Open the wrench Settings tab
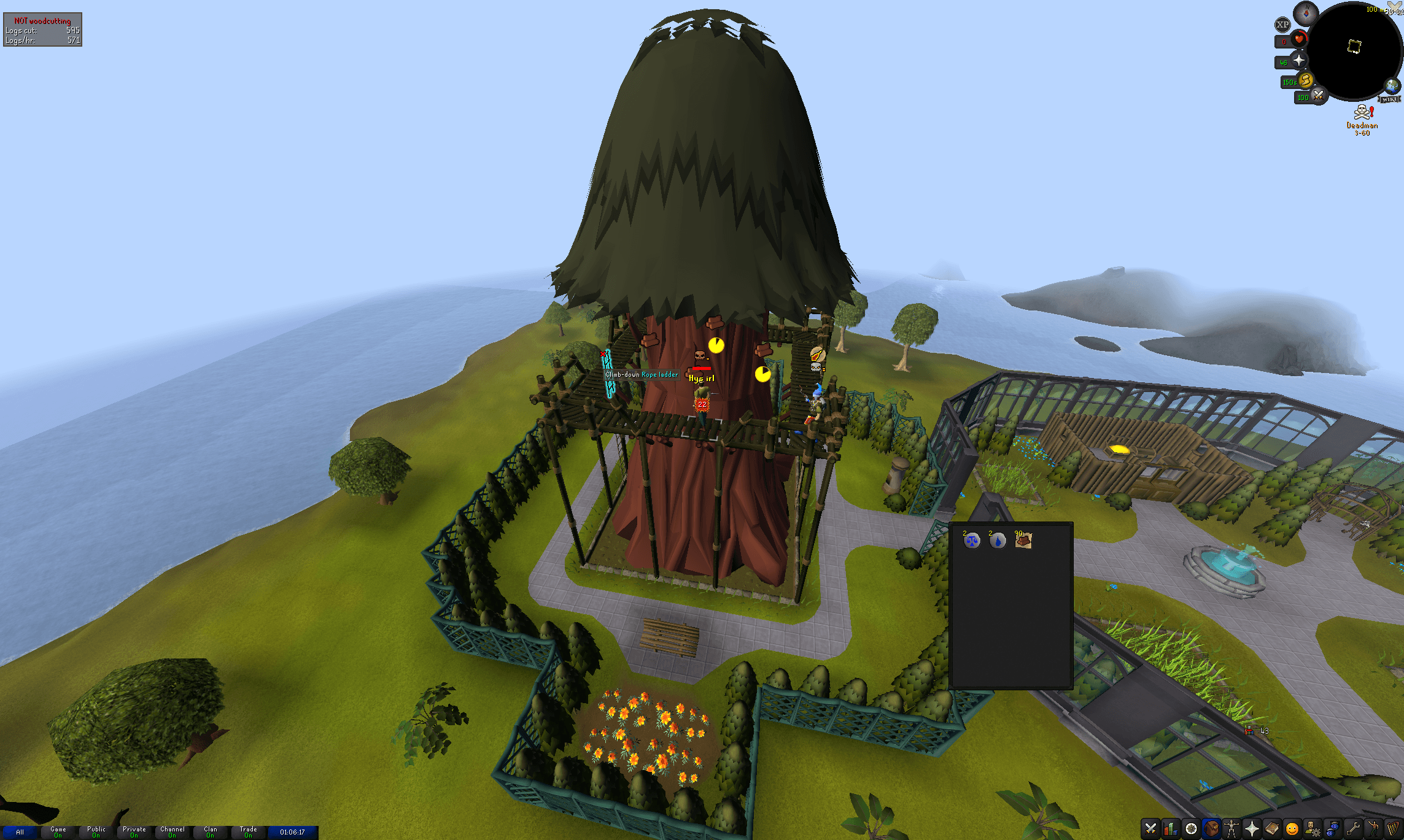The width and height of the screenshot is (1404, 840). coord(1353,829)
